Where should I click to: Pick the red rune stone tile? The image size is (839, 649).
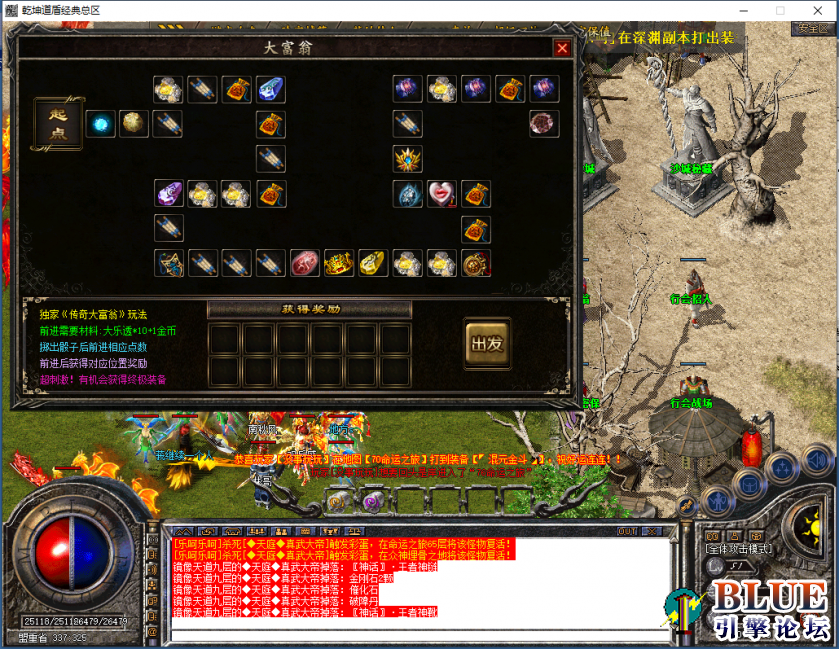304,264
